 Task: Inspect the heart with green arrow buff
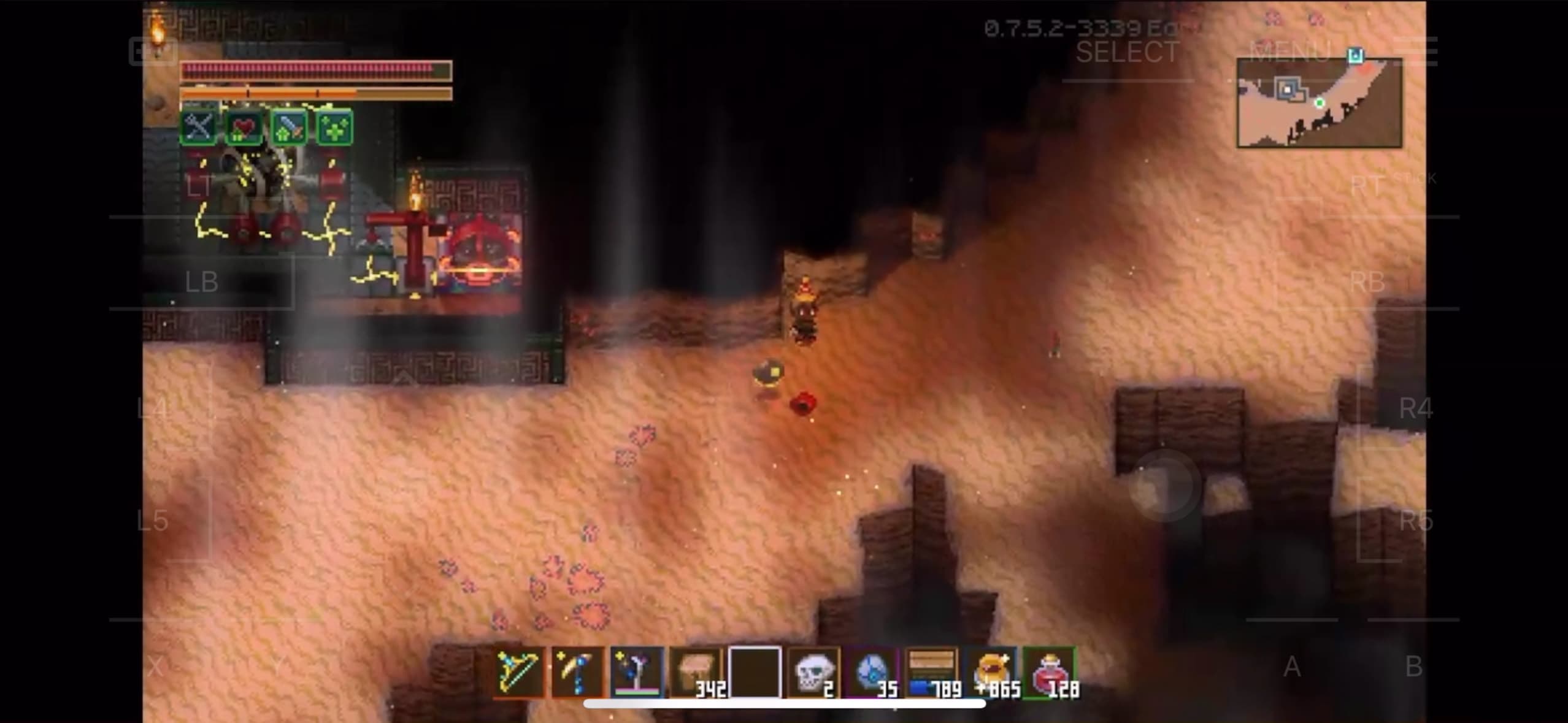coord(244,128)
